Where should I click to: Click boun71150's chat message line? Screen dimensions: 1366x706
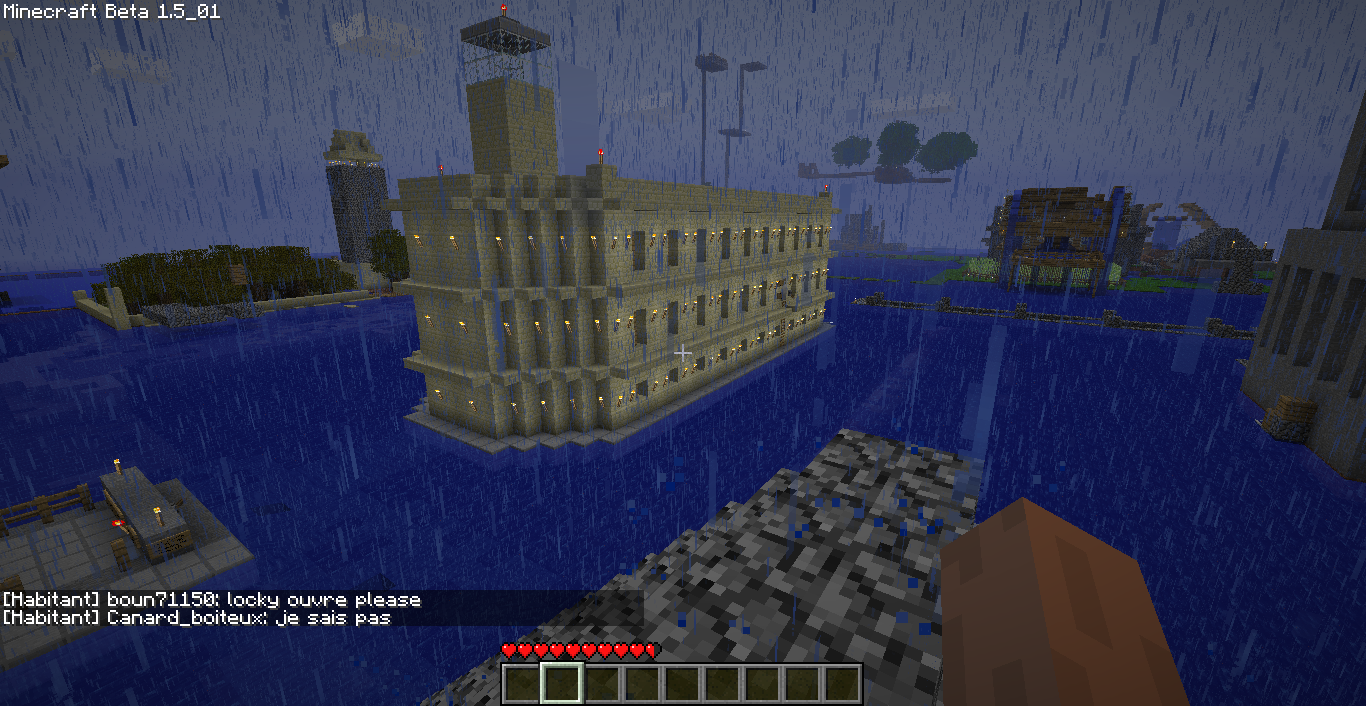coord(211,600)
